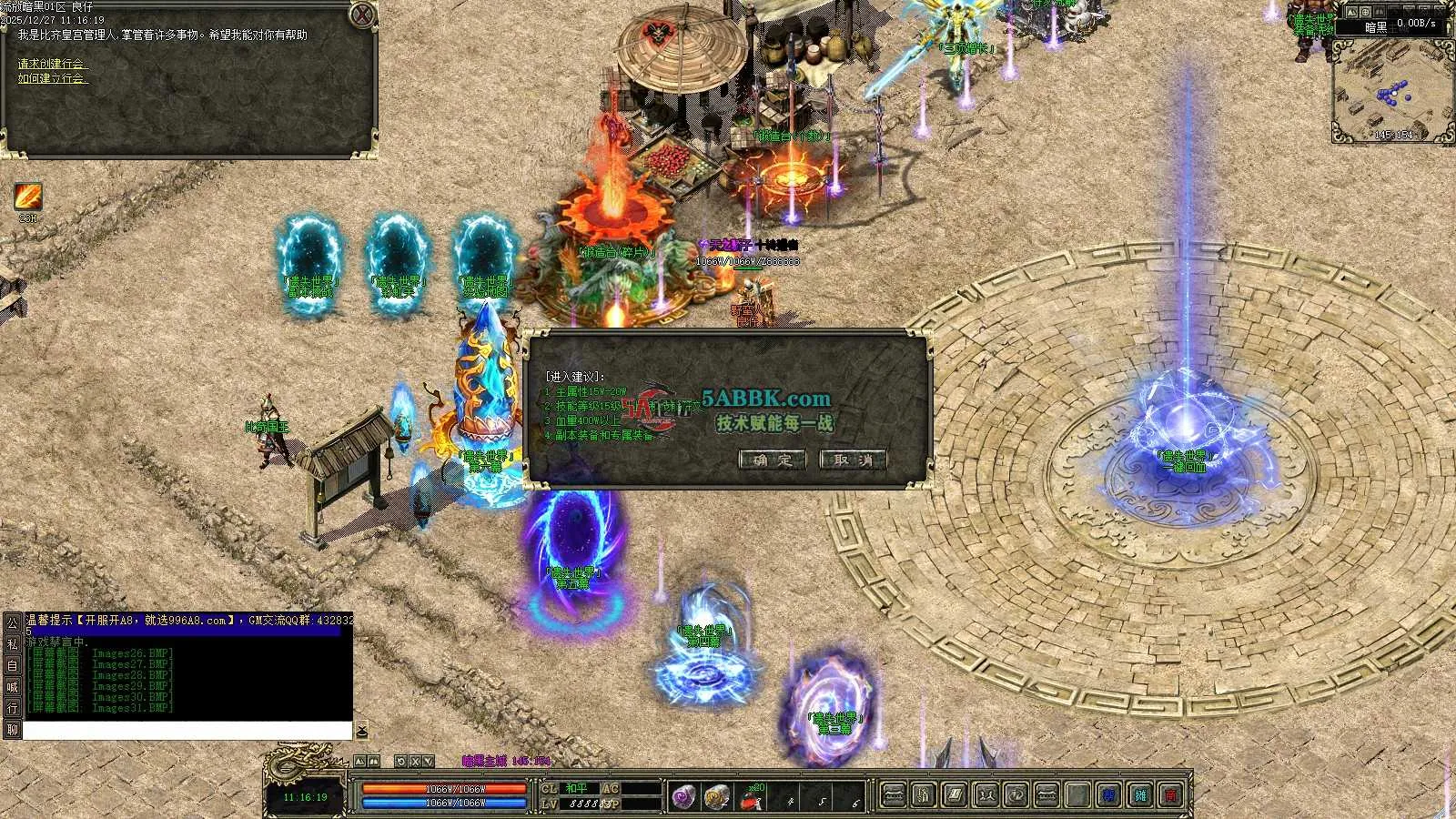The image size is (1456, 819).
Task: Select the 行 guild chat channel
Action: tap(12, 708)
